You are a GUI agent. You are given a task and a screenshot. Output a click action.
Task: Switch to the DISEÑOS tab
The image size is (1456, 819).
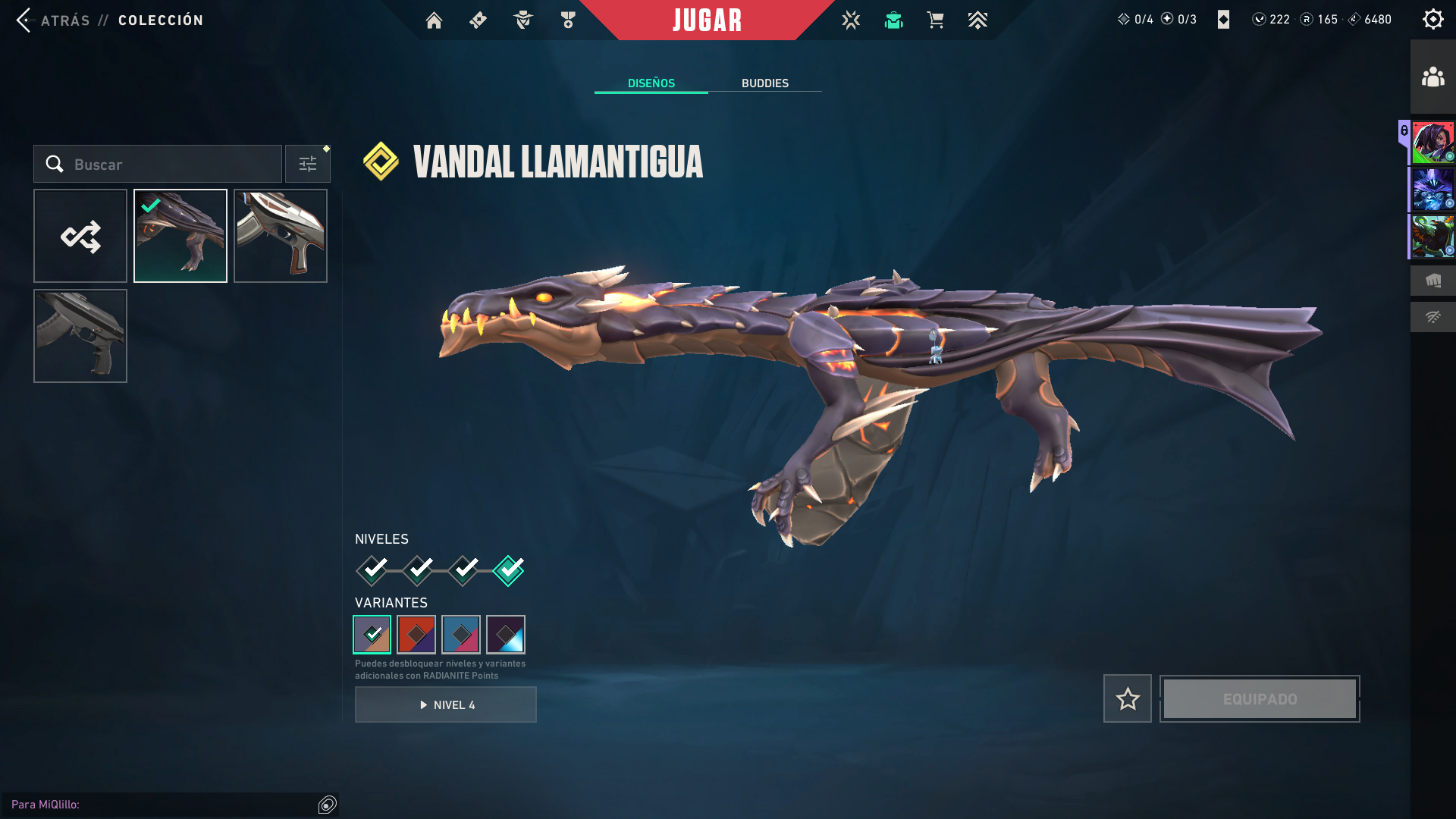(x=651, y=83)
